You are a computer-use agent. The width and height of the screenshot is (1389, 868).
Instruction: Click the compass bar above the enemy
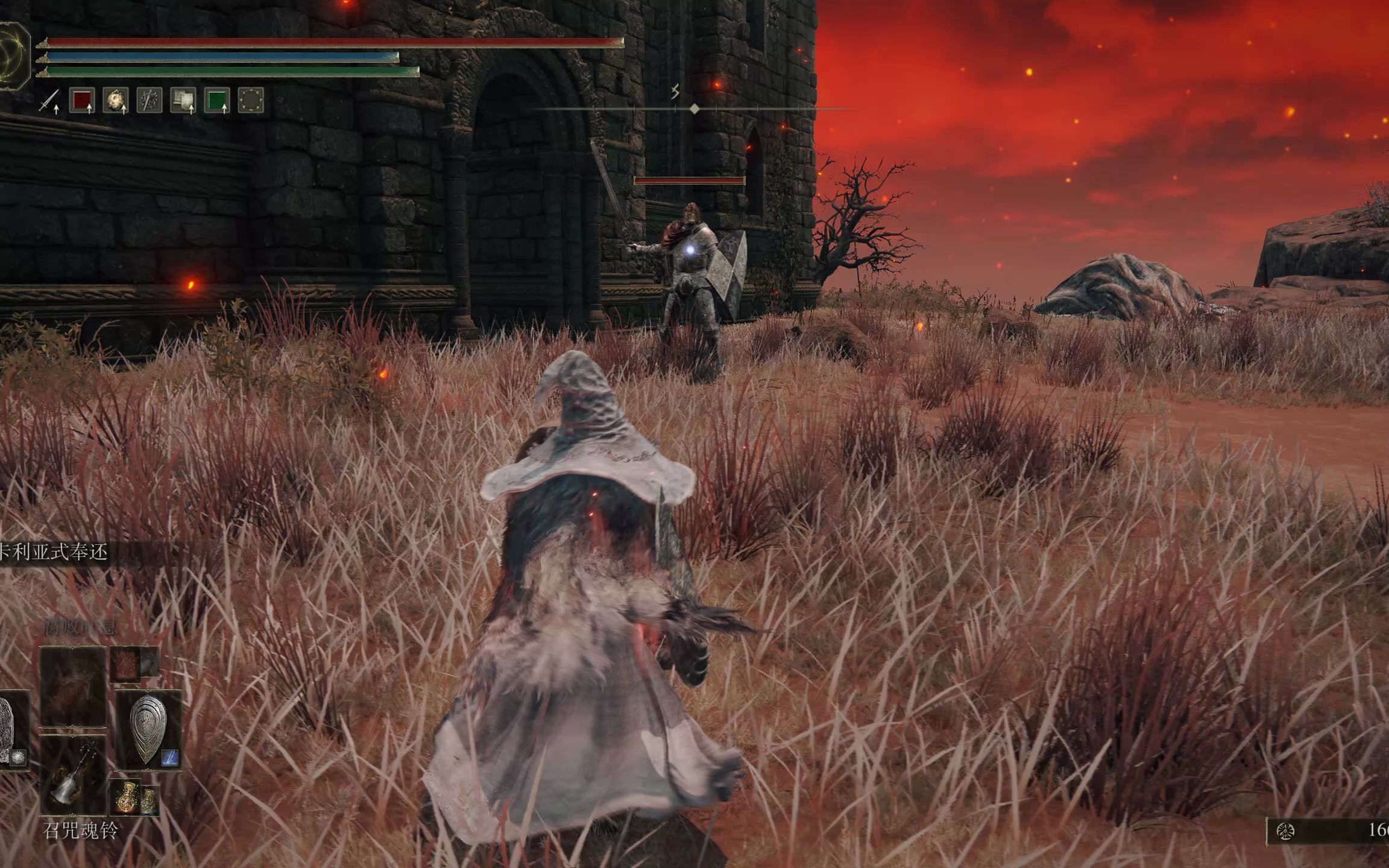694,109
